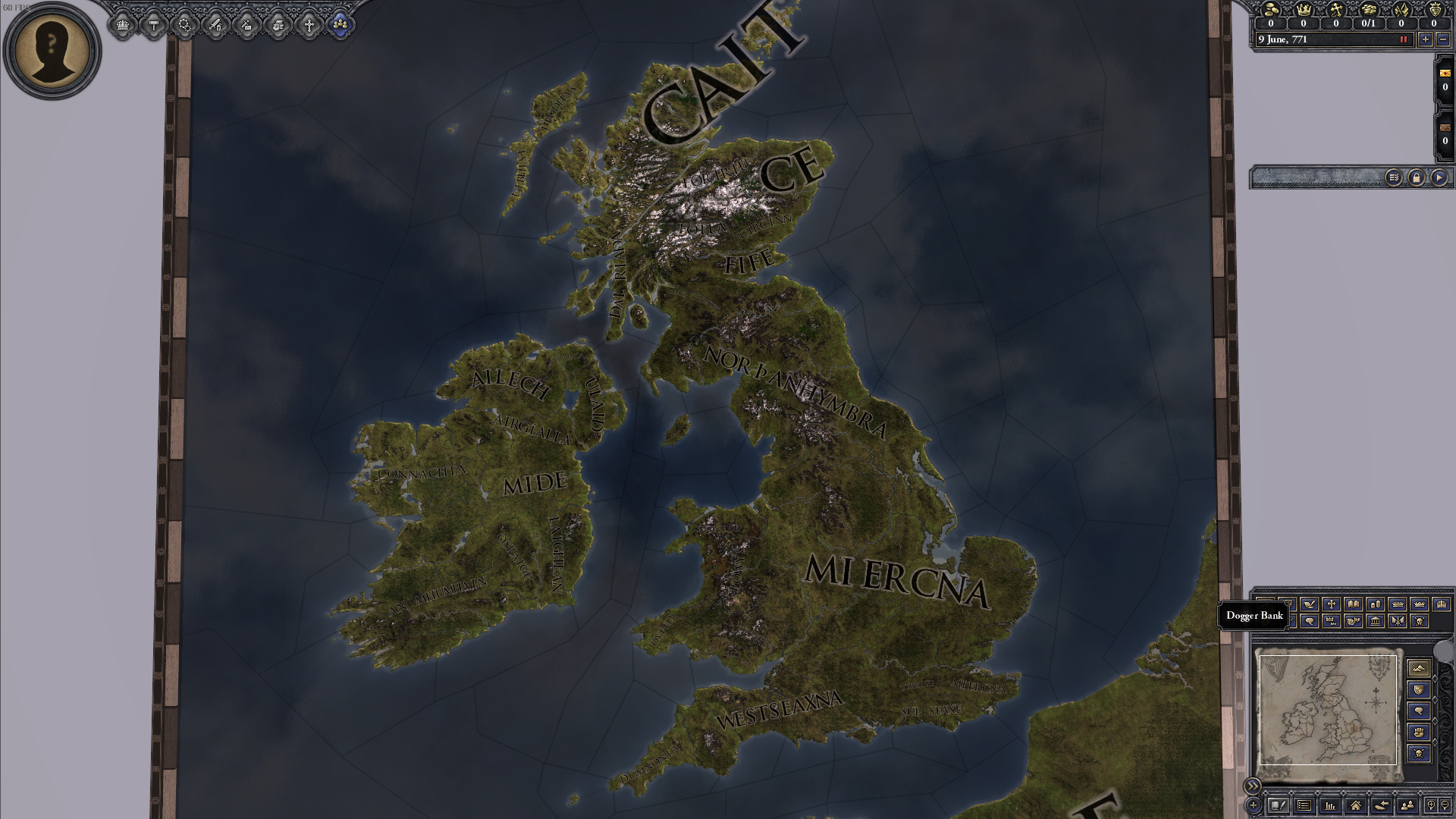
Task: Toggle the lock icon in the message settings bar
Action: pyautogui.click(x=1417, y=176)
